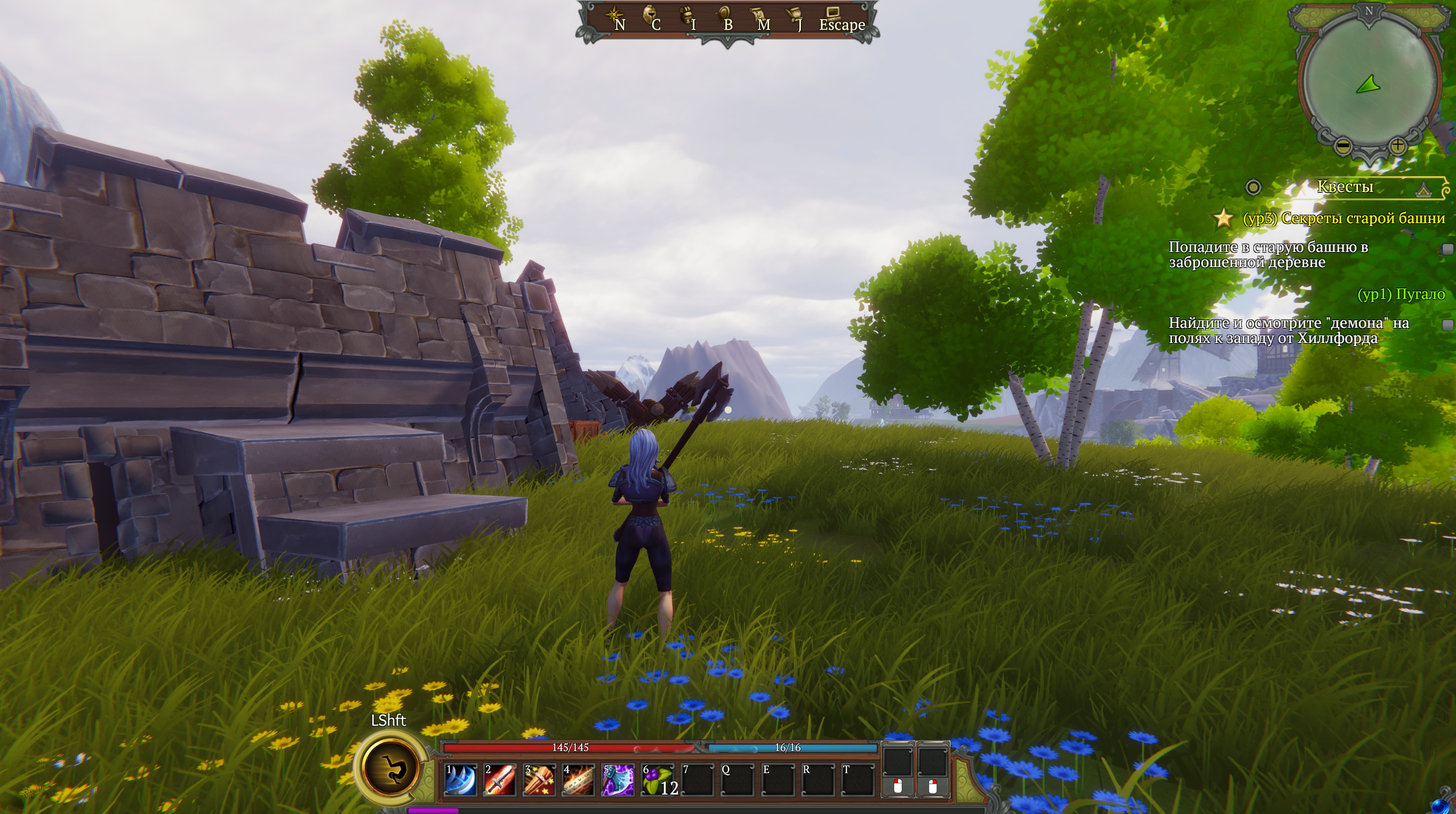Activate the blue claw slash ability

(x=460, y=779)
